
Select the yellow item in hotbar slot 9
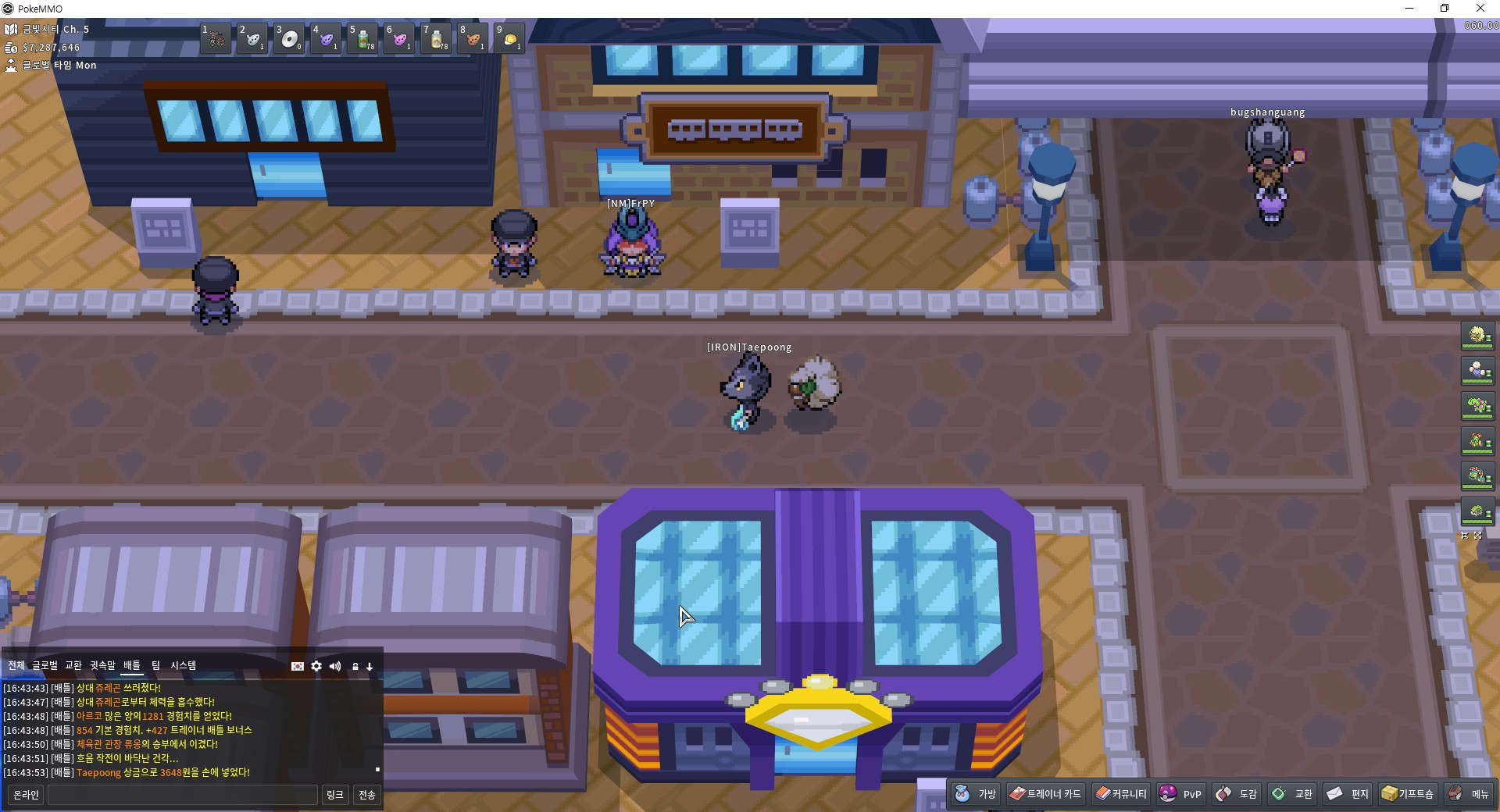click(x=510, y=38)
